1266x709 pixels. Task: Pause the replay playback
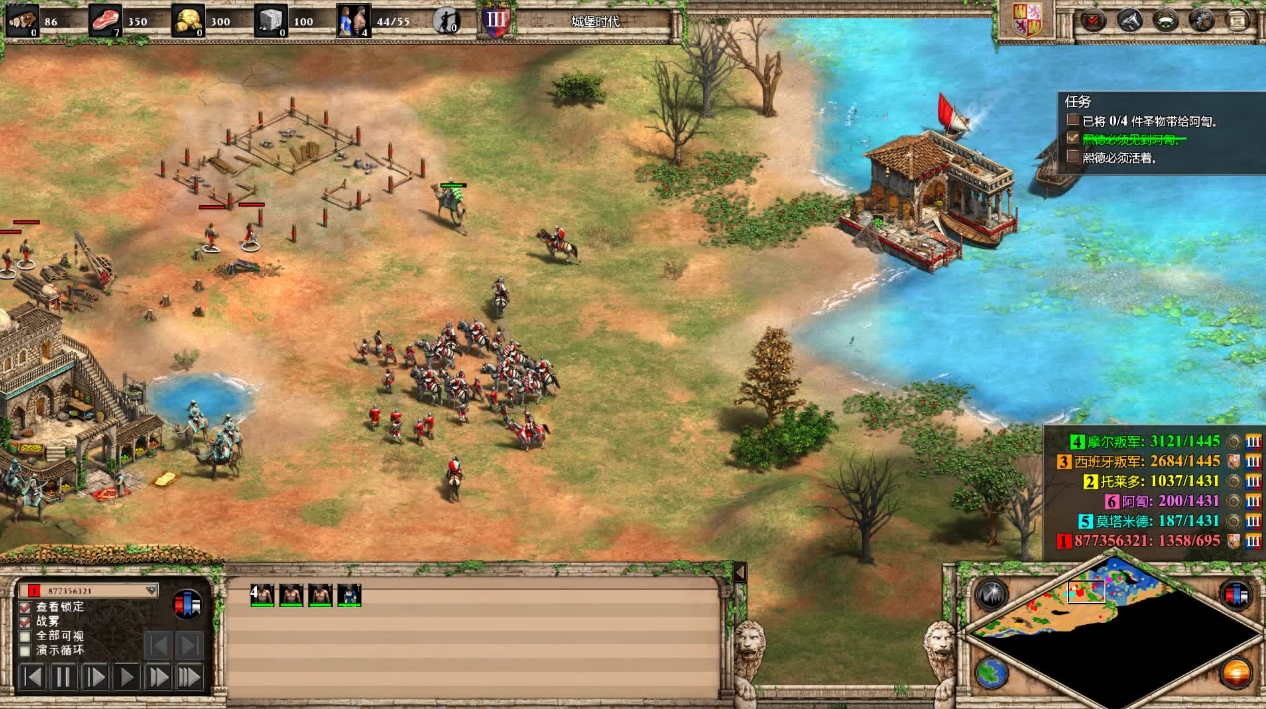click(x=63, y=677)
